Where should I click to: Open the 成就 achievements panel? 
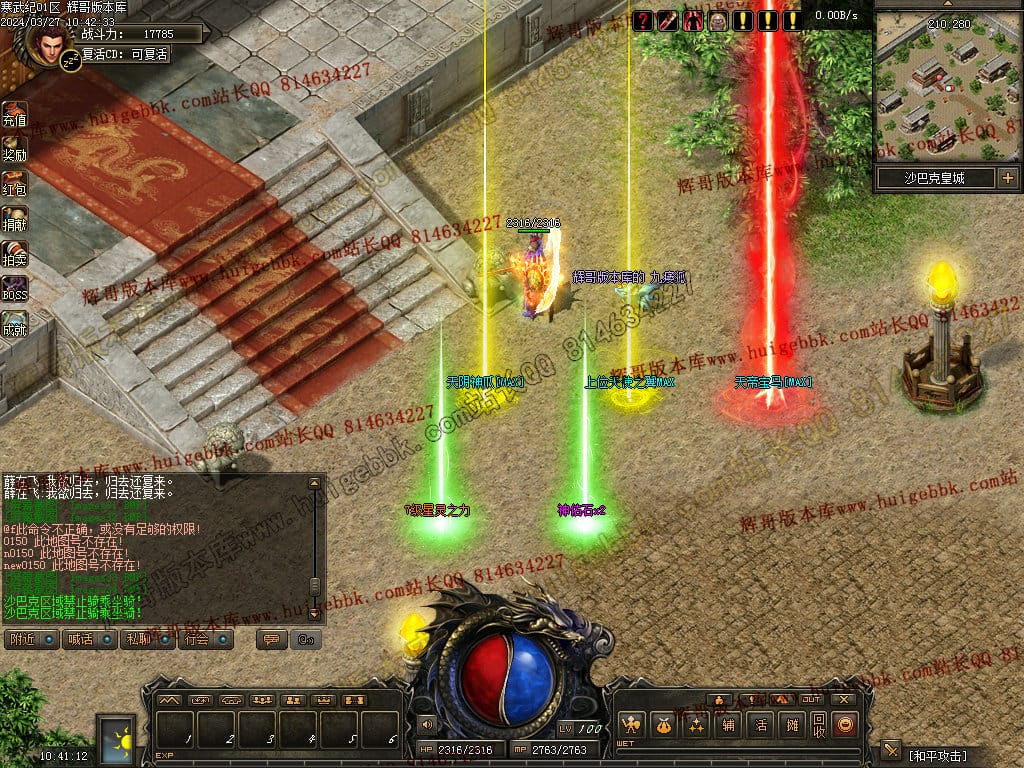tap(14, 324)
